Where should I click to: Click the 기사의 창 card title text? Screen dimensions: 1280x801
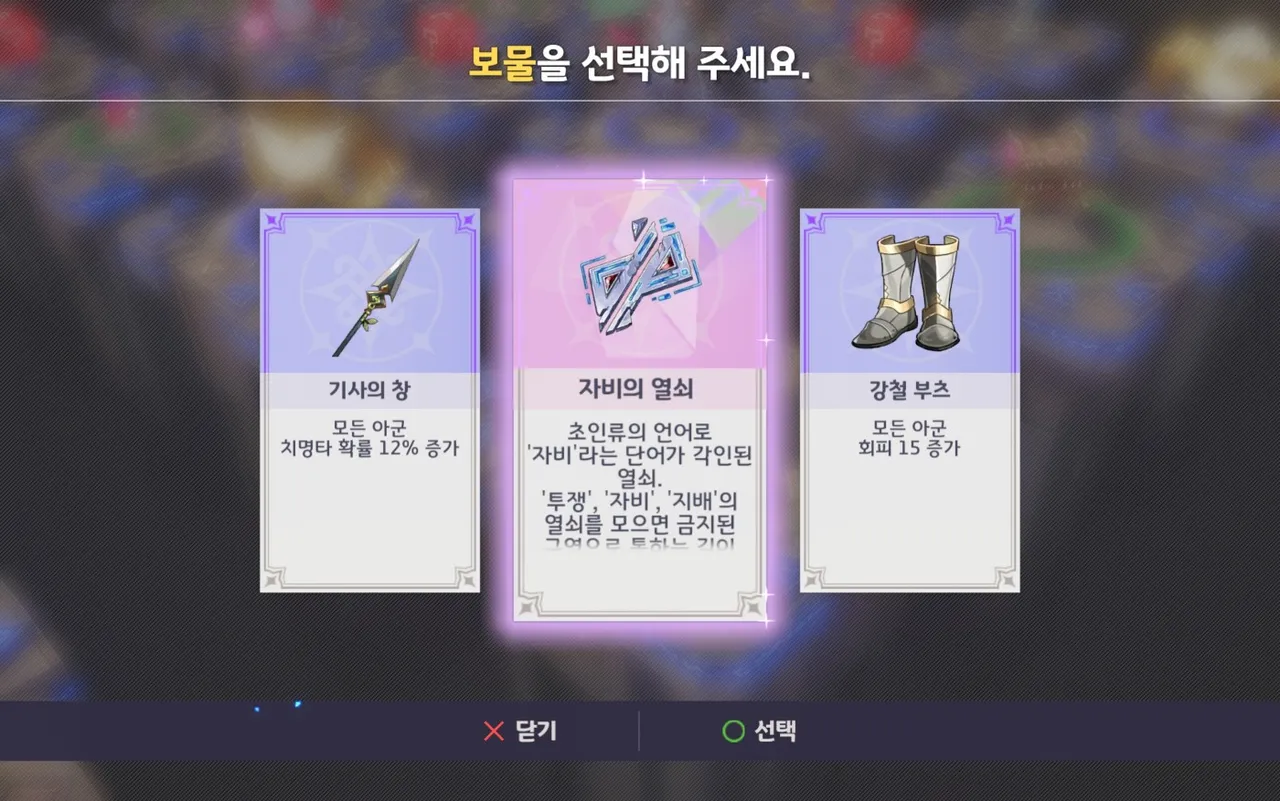pos(369,391)
